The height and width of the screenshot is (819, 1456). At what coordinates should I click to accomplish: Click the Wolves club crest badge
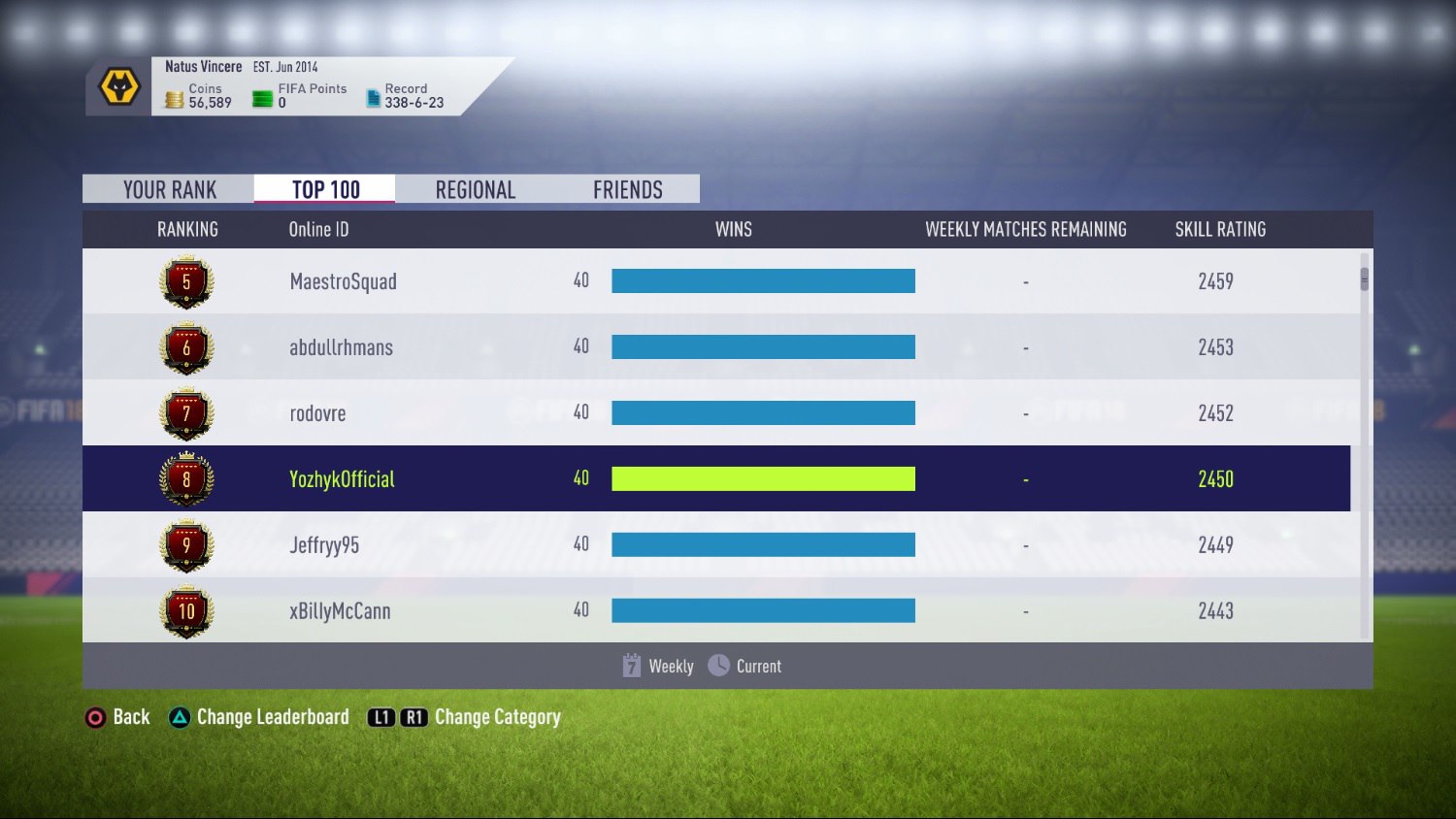[x=119, y=87]
